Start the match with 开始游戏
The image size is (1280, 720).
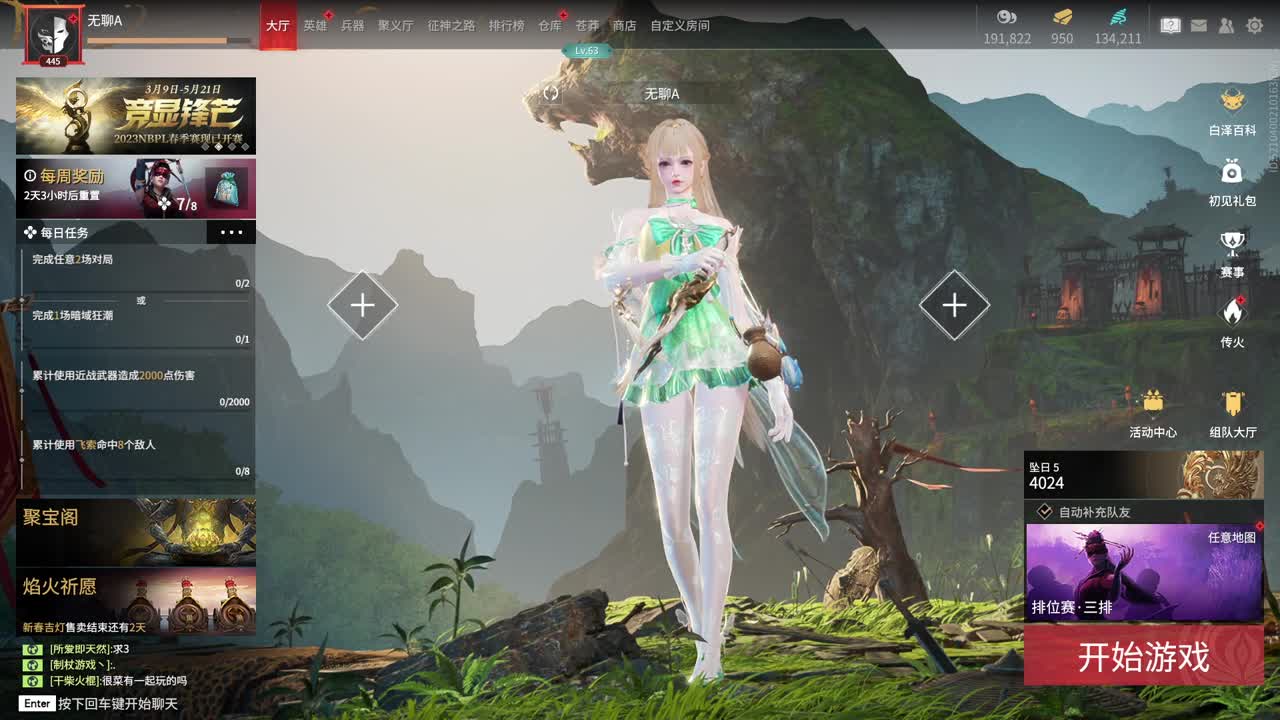(1143, 657)
